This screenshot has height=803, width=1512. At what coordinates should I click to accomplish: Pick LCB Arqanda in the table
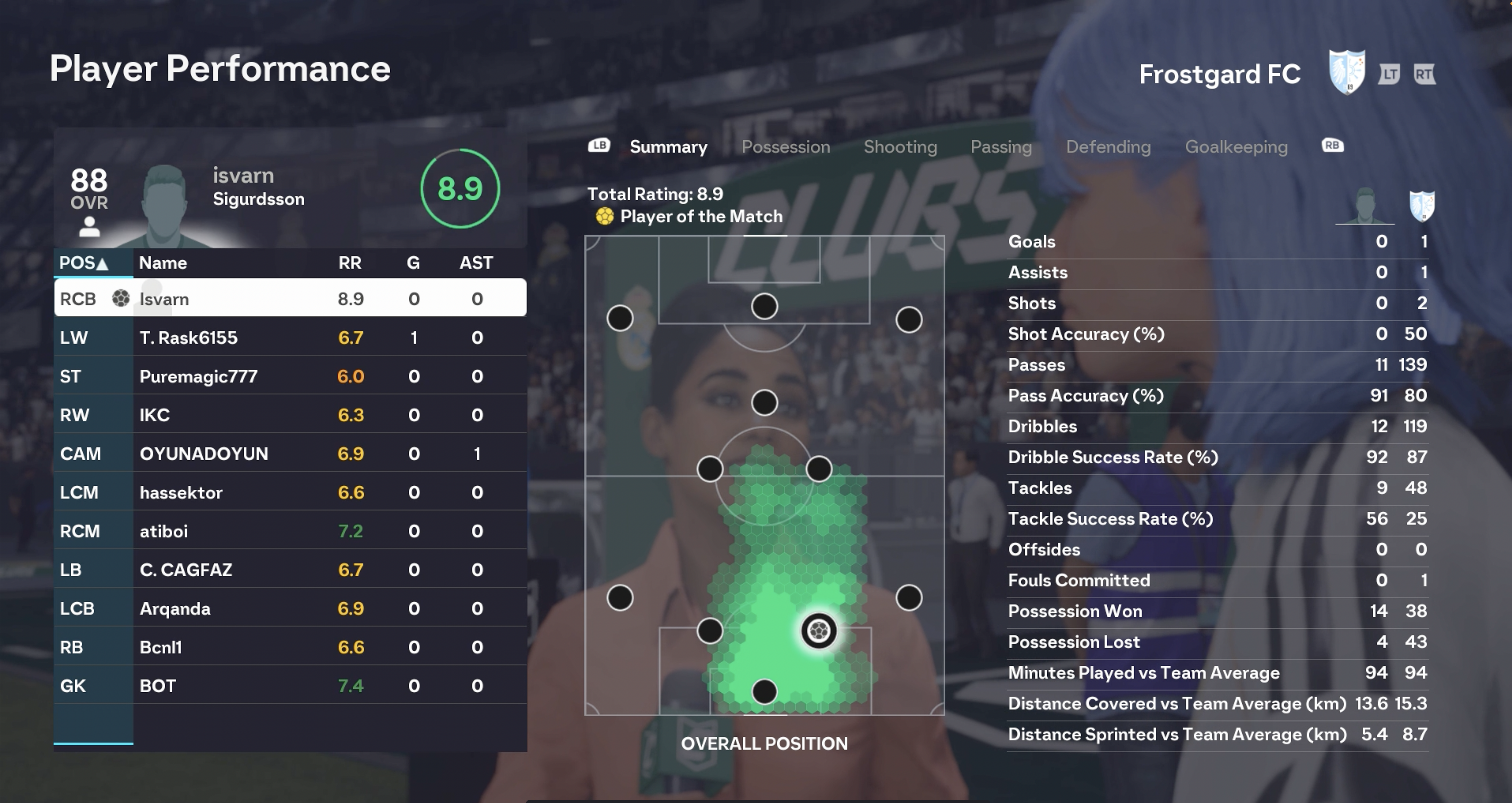[290, 609]
